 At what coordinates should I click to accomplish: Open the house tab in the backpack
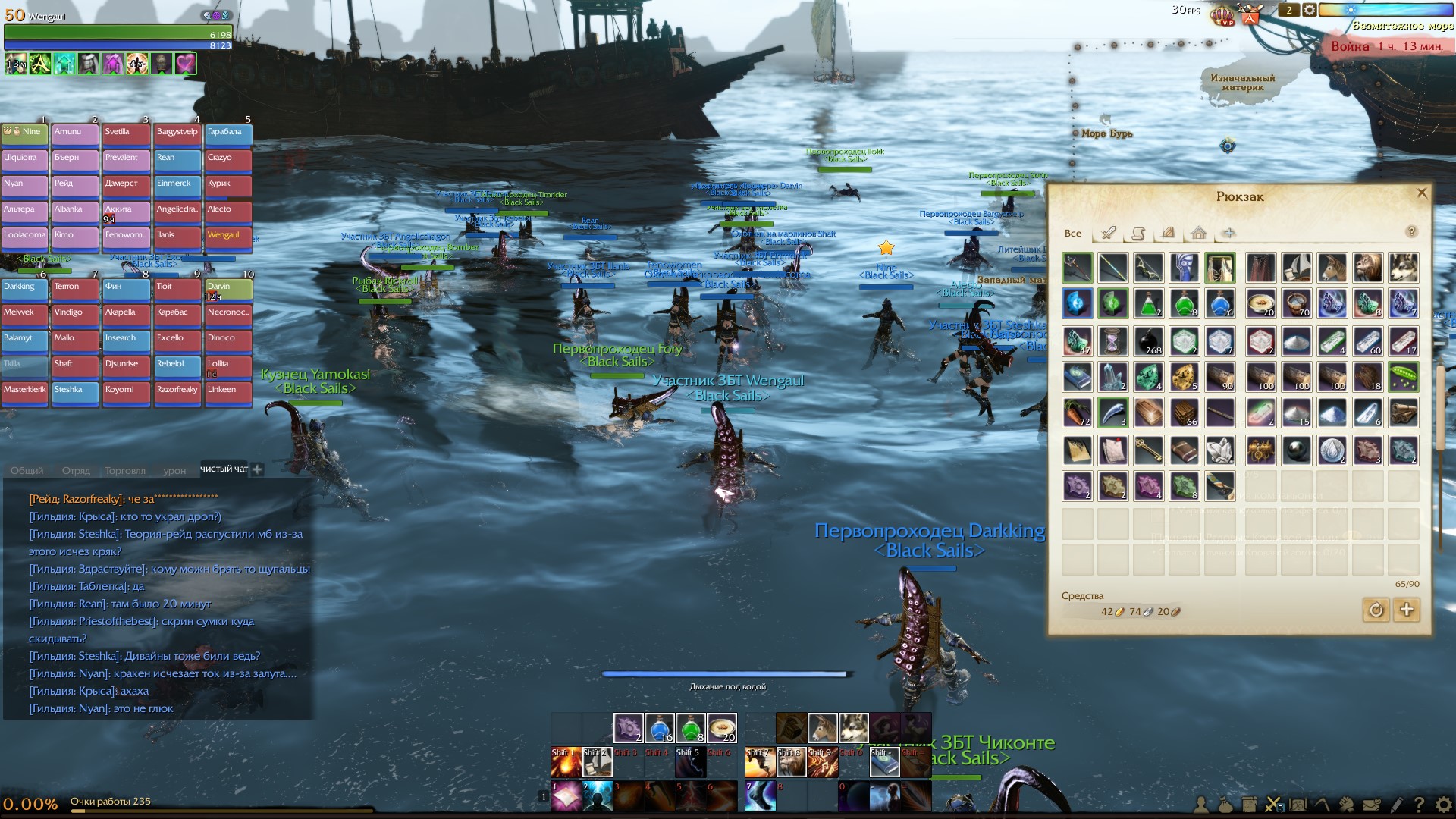1198,233
